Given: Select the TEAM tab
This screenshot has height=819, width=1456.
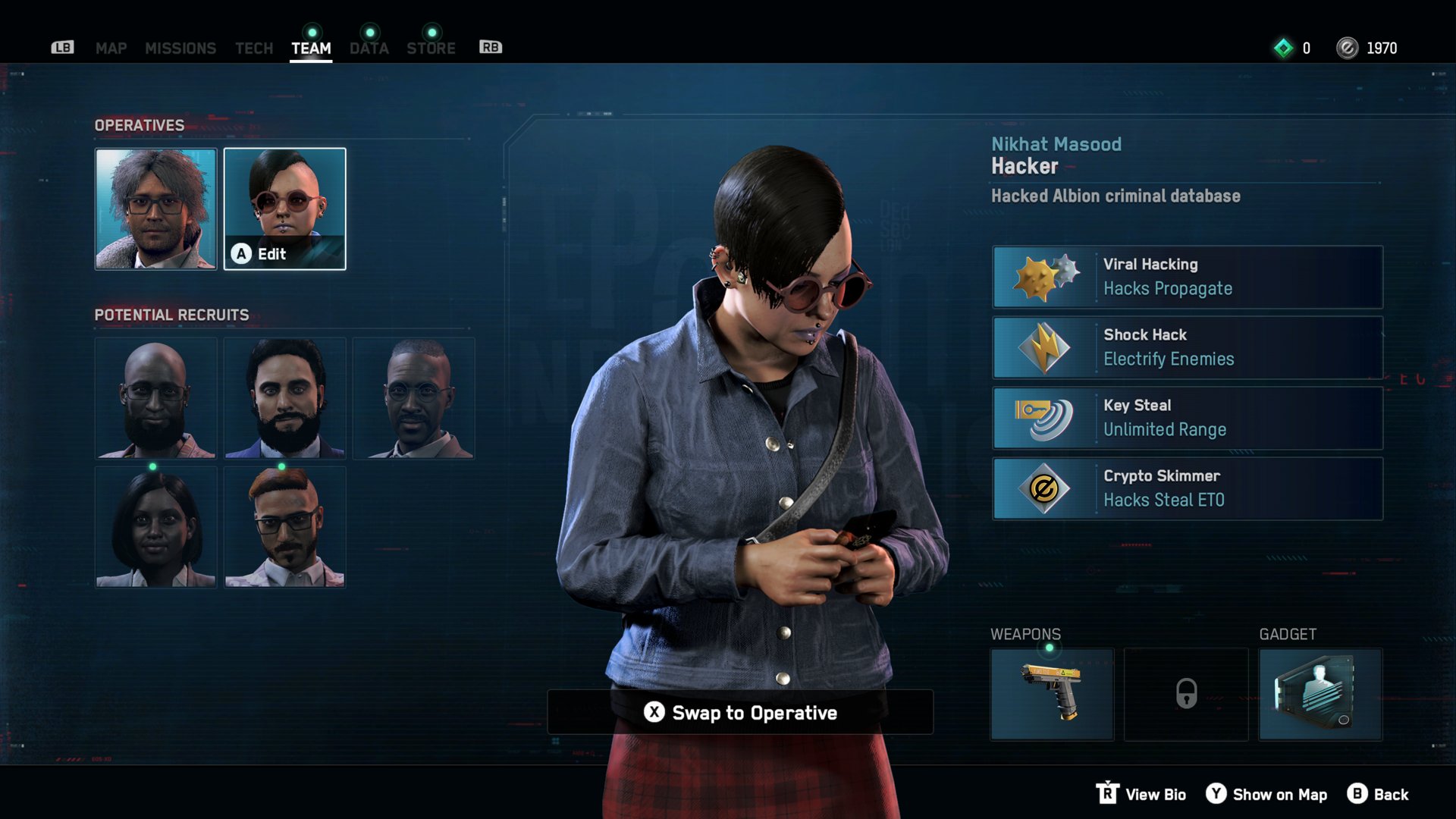Looking at the screenshot, I should [x=311, y=49].
